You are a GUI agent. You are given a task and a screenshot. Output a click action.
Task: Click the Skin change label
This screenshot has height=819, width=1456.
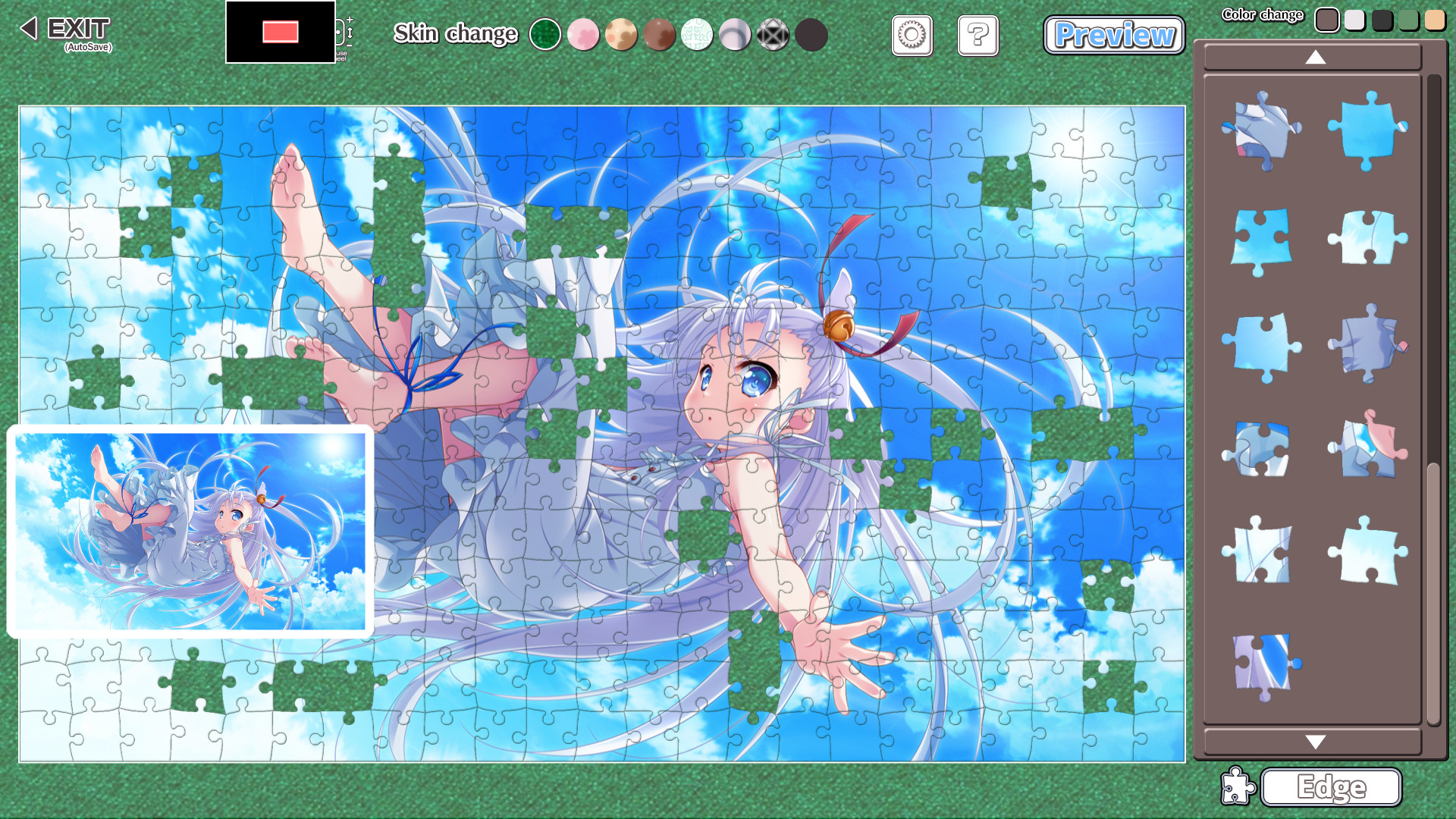coord(455,34)
